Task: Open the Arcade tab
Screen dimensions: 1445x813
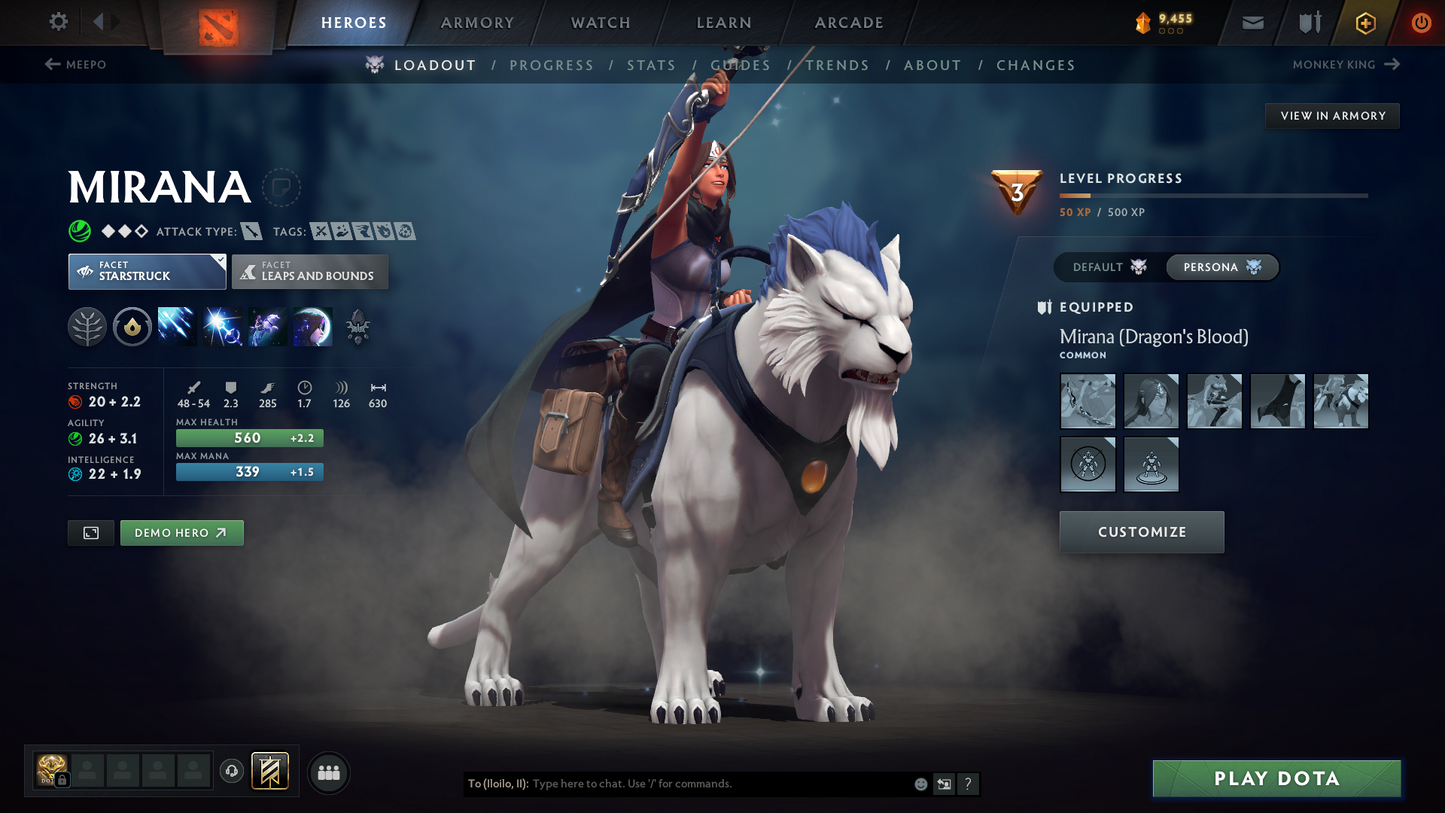Action: (x=849, y=23)
